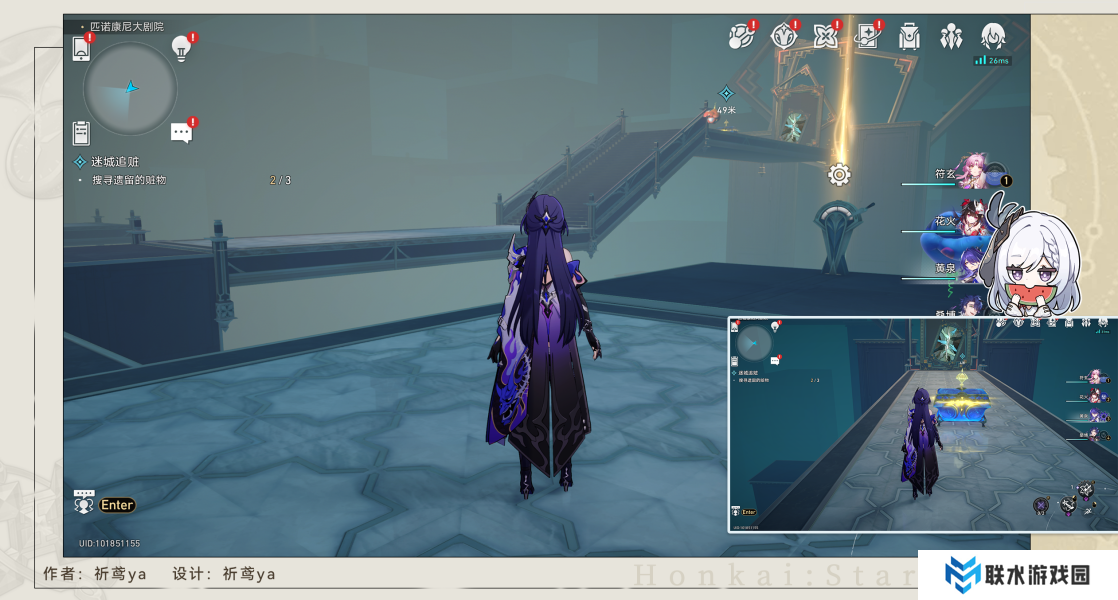The height and width of the screenshot is (600, 1118).
Task: Click the circular minimap
Action: point(130,89)
